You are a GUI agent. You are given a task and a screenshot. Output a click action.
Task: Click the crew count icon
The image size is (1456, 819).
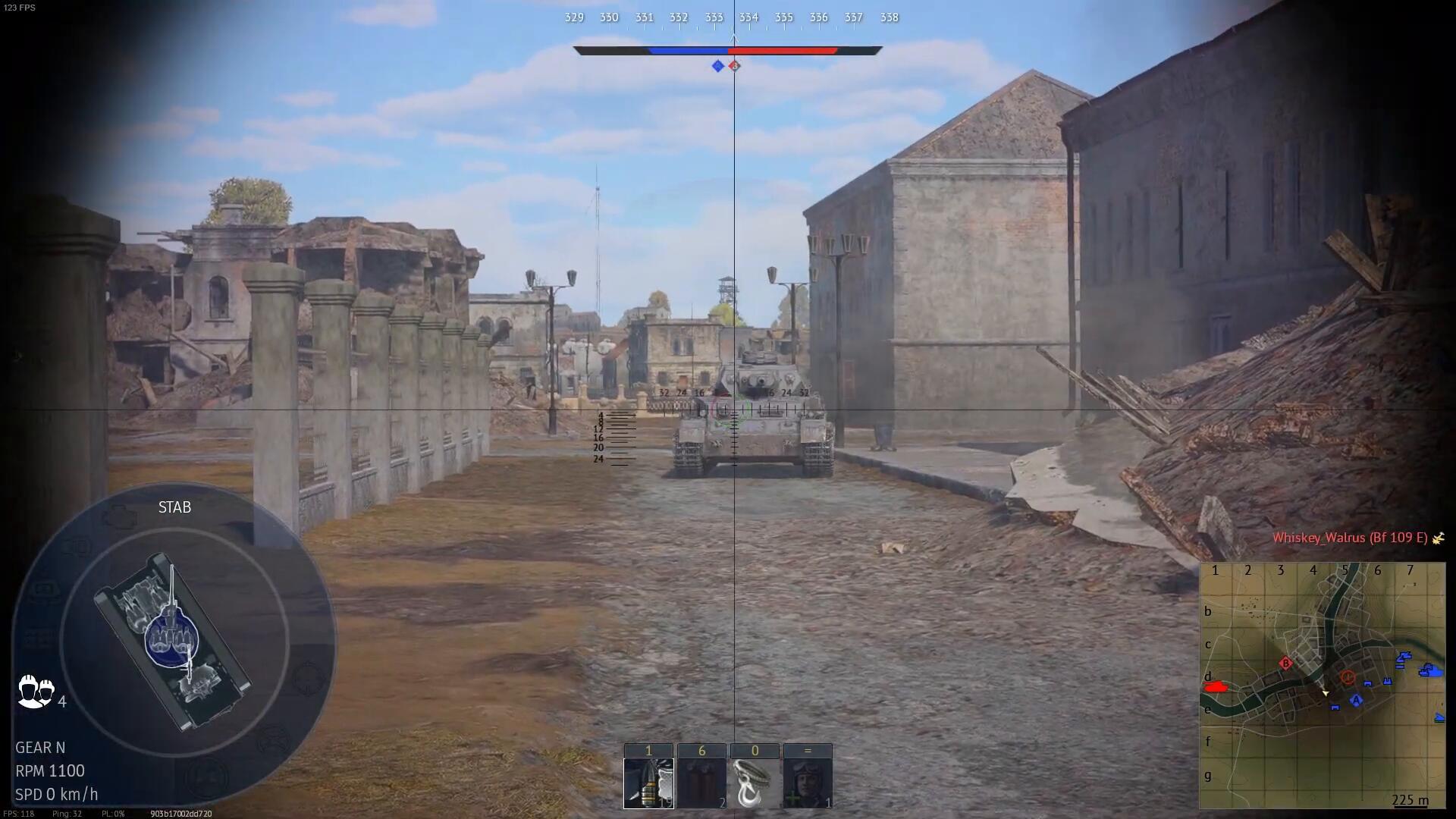[36, 691]
